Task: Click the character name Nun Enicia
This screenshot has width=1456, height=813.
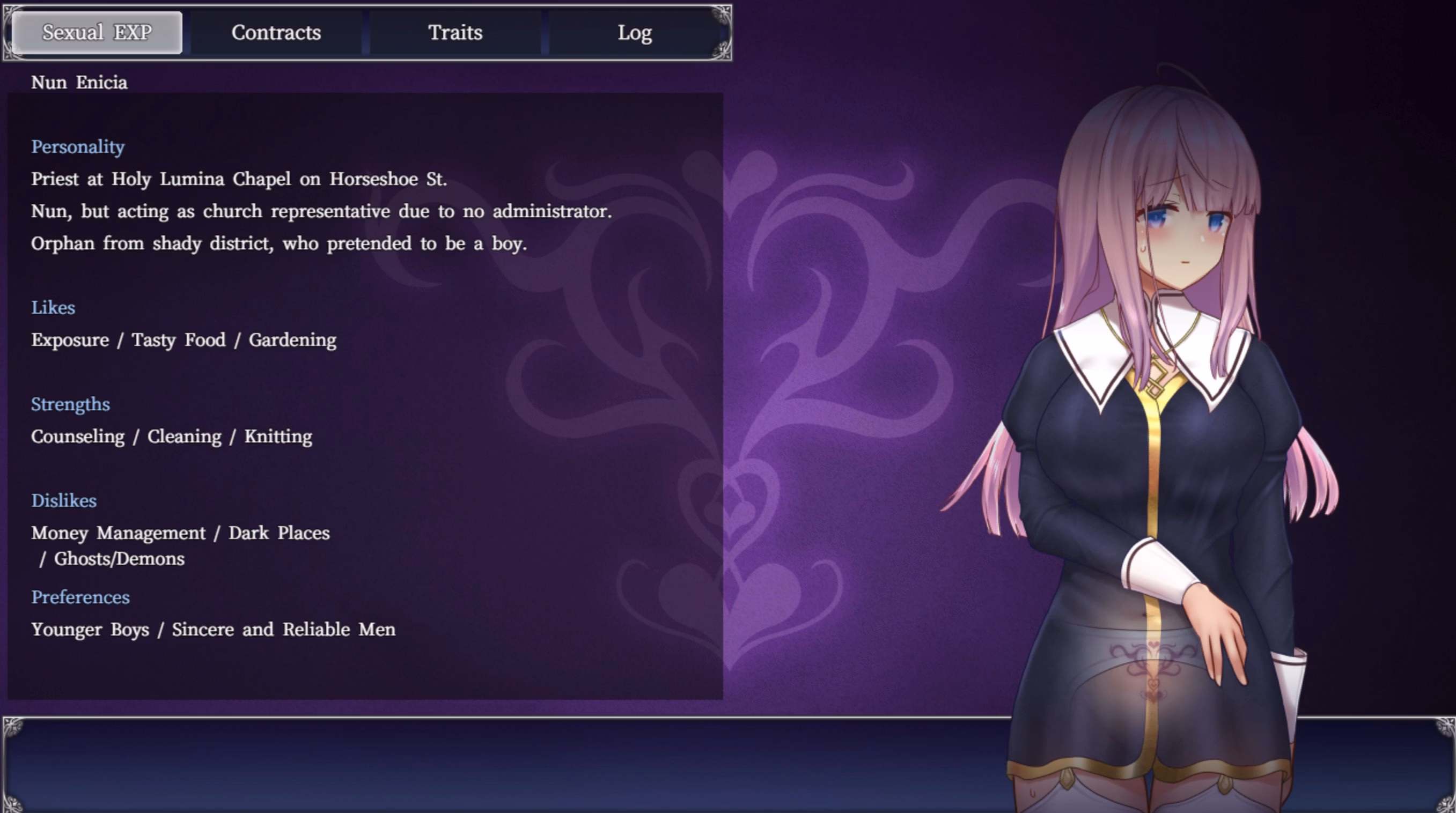Action: point(79,83)
